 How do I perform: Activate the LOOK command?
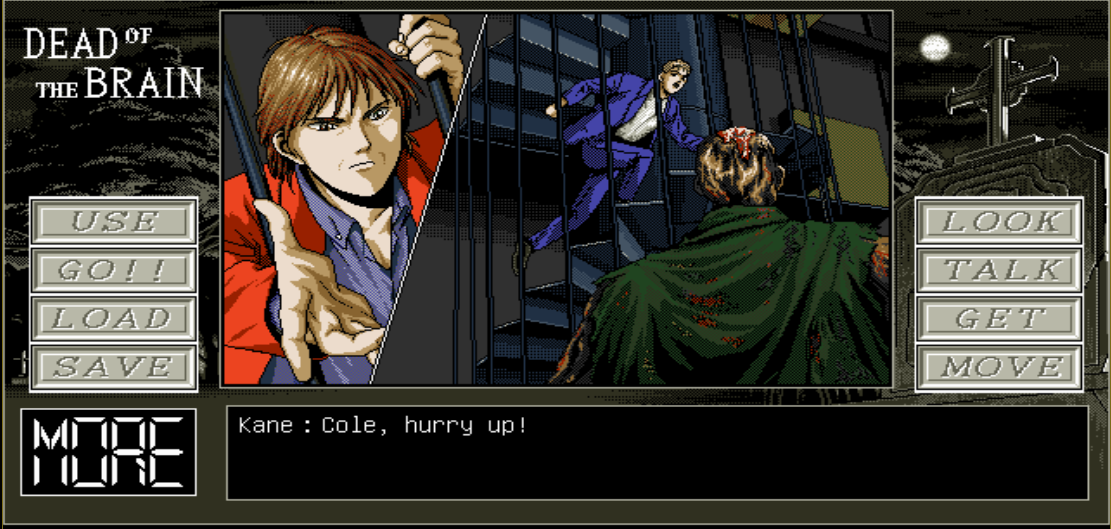pyautogui.click(x=999, y=221)
